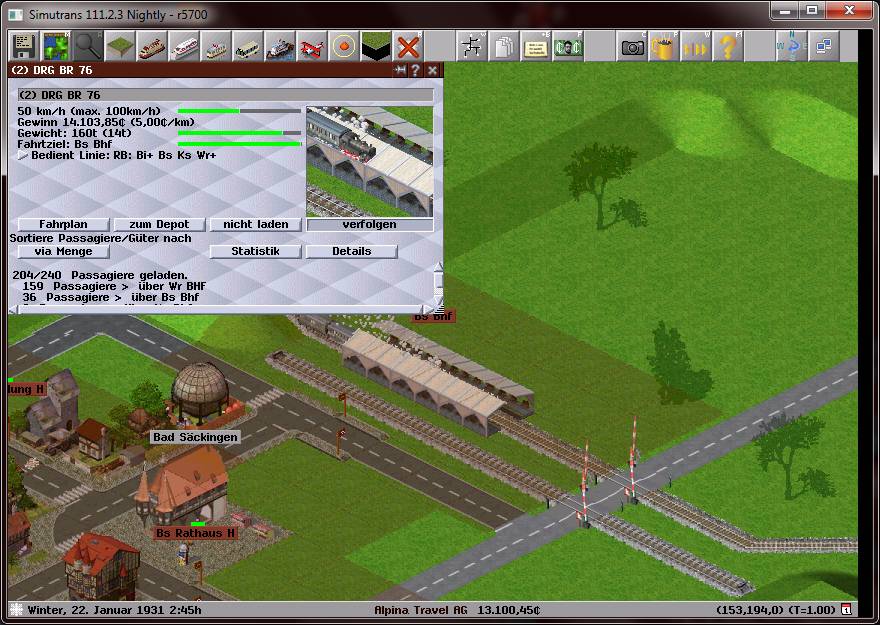Show the Statistik for this convoy
Screen dimensions: 880x625
pyautogui.click(x=255, y=251)
